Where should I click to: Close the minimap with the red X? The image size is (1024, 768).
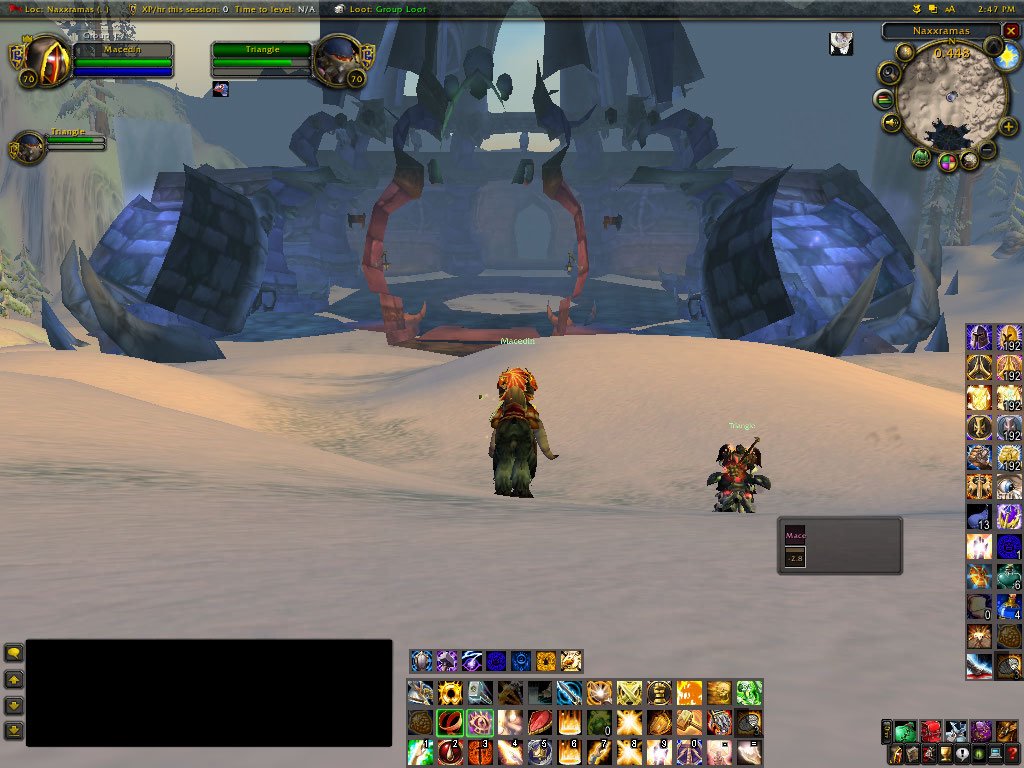pos(1011,31)
